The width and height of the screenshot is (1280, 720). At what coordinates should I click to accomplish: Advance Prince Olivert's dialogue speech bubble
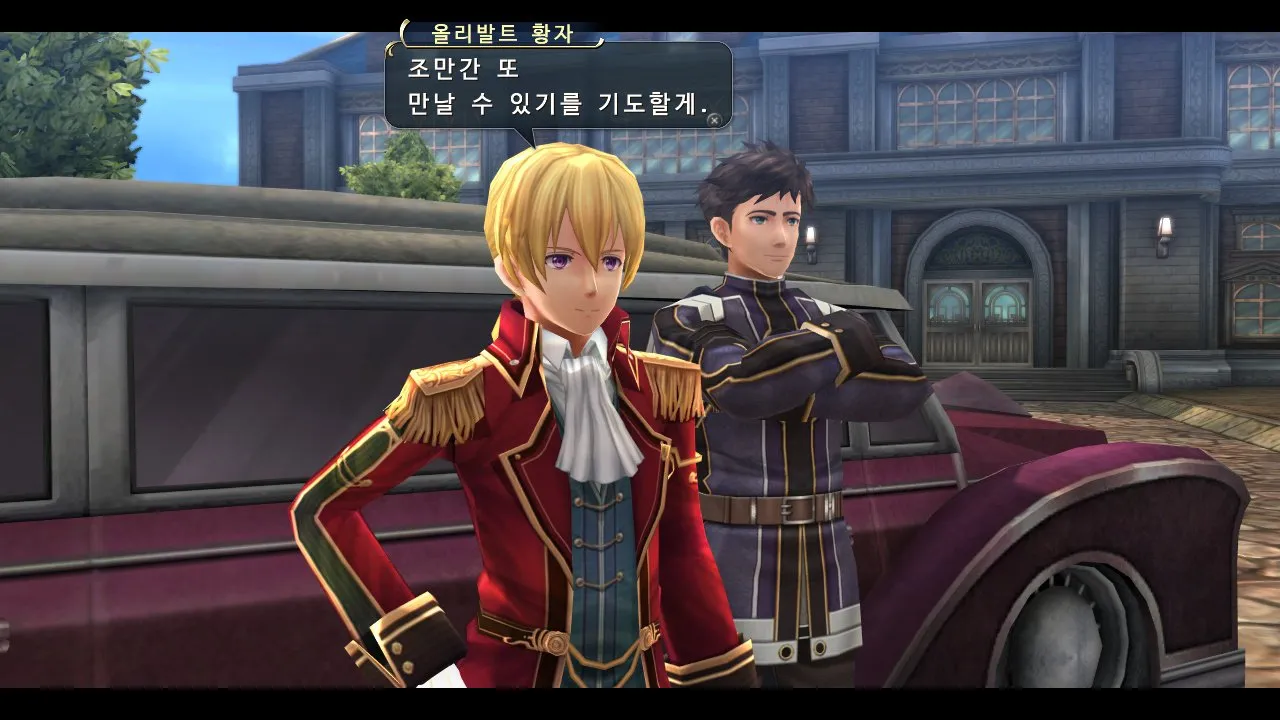coord(713,120)
